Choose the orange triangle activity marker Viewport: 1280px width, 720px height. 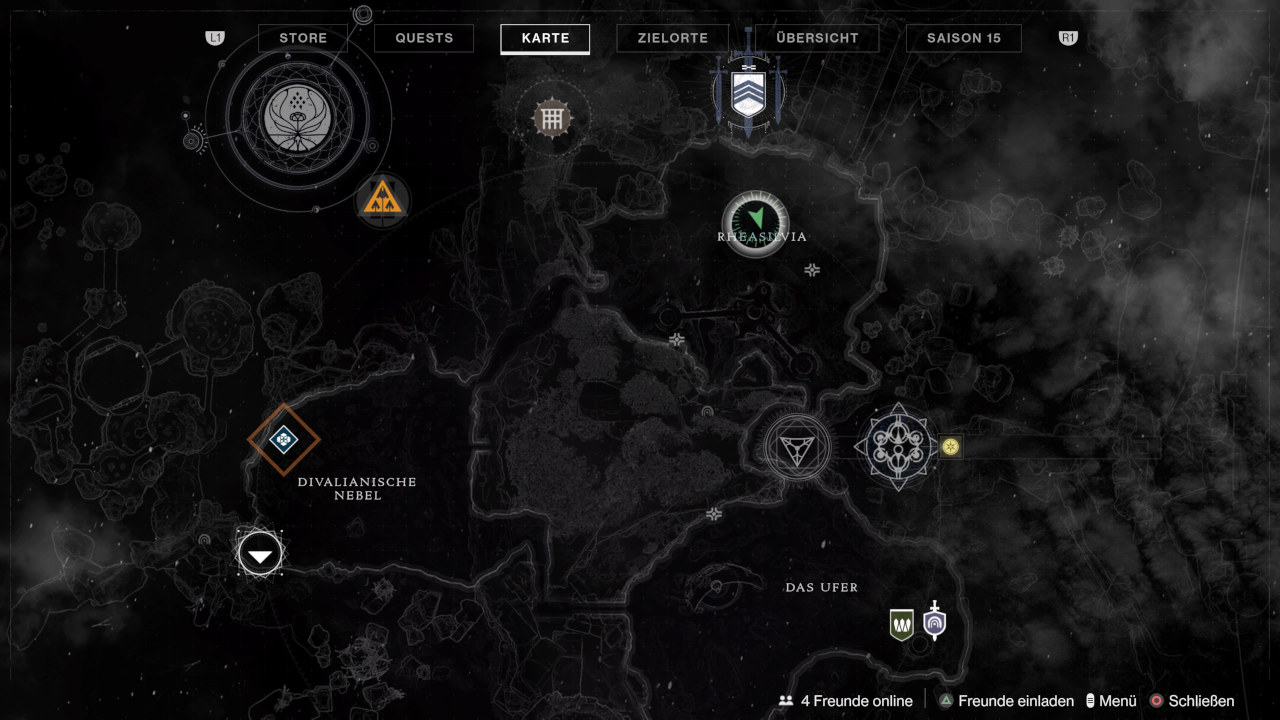pyautogui.click(x=383, y=200)
